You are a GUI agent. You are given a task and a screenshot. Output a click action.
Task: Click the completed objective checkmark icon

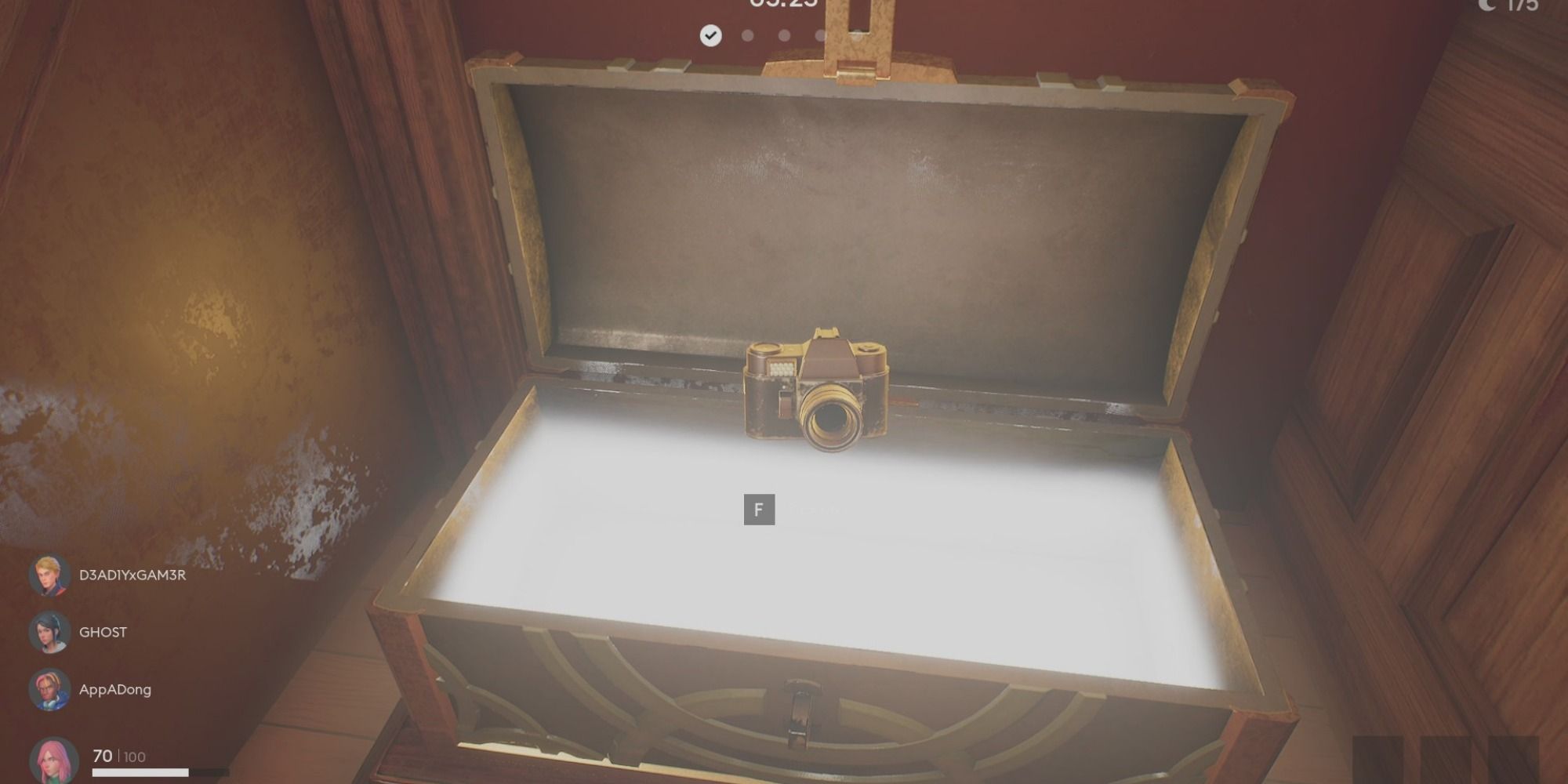pos(710,35)
